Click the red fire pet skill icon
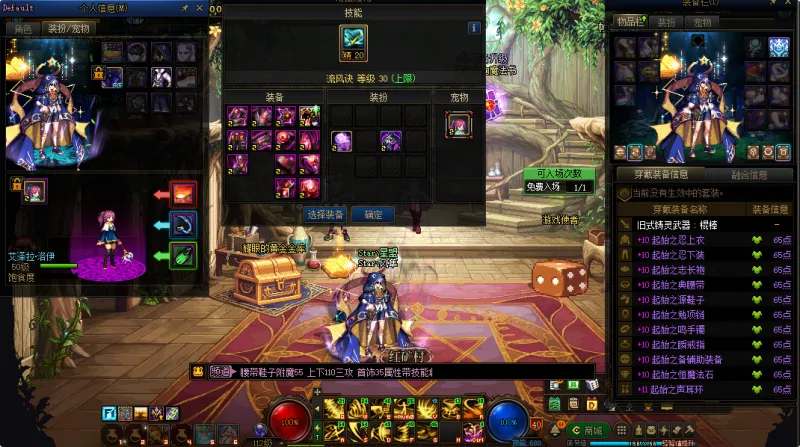The height and width of the screenshot is (447, 800). click(183, 192)
